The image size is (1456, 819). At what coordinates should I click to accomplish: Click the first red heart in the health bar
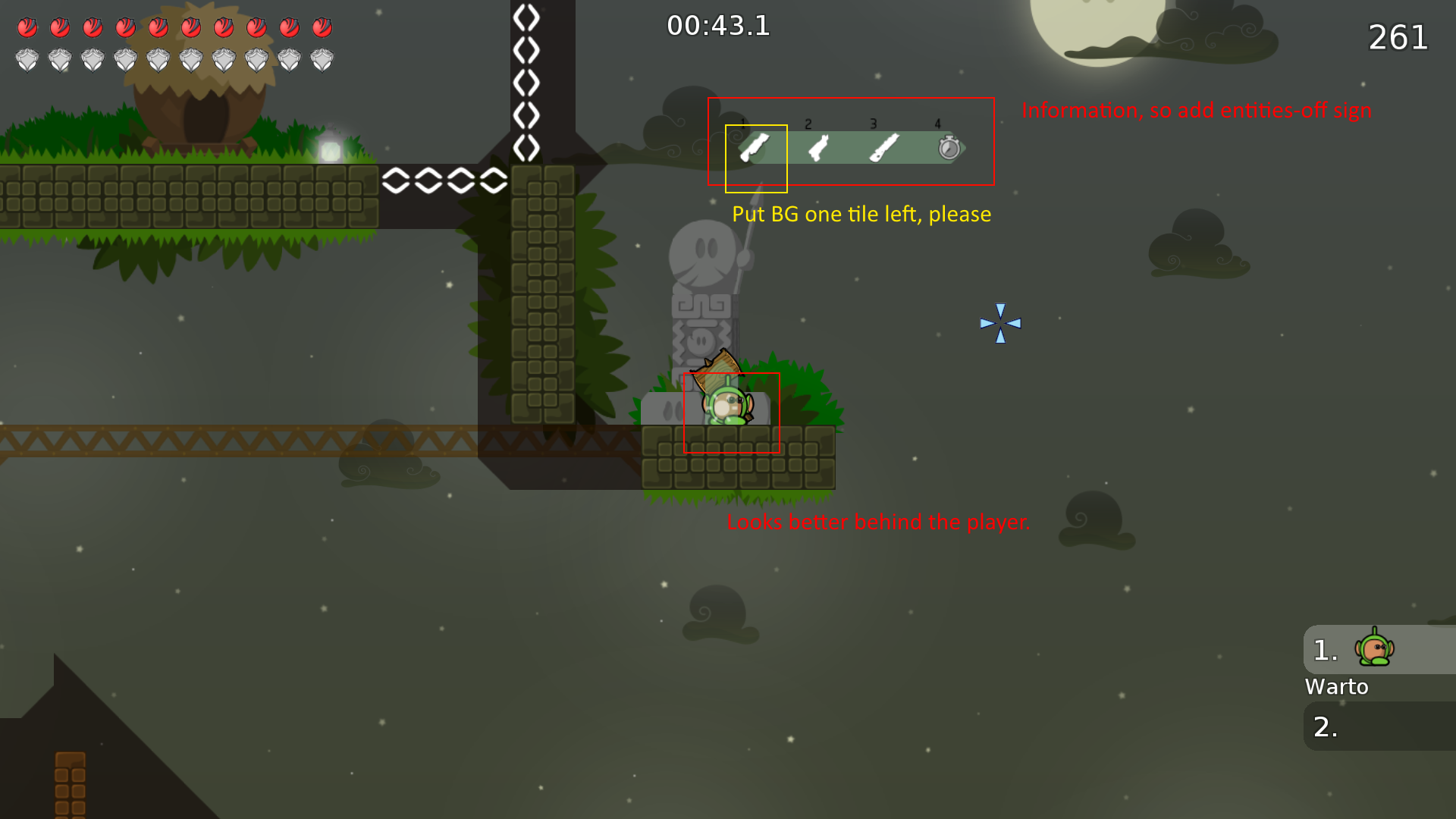click(x=29, y=27)
